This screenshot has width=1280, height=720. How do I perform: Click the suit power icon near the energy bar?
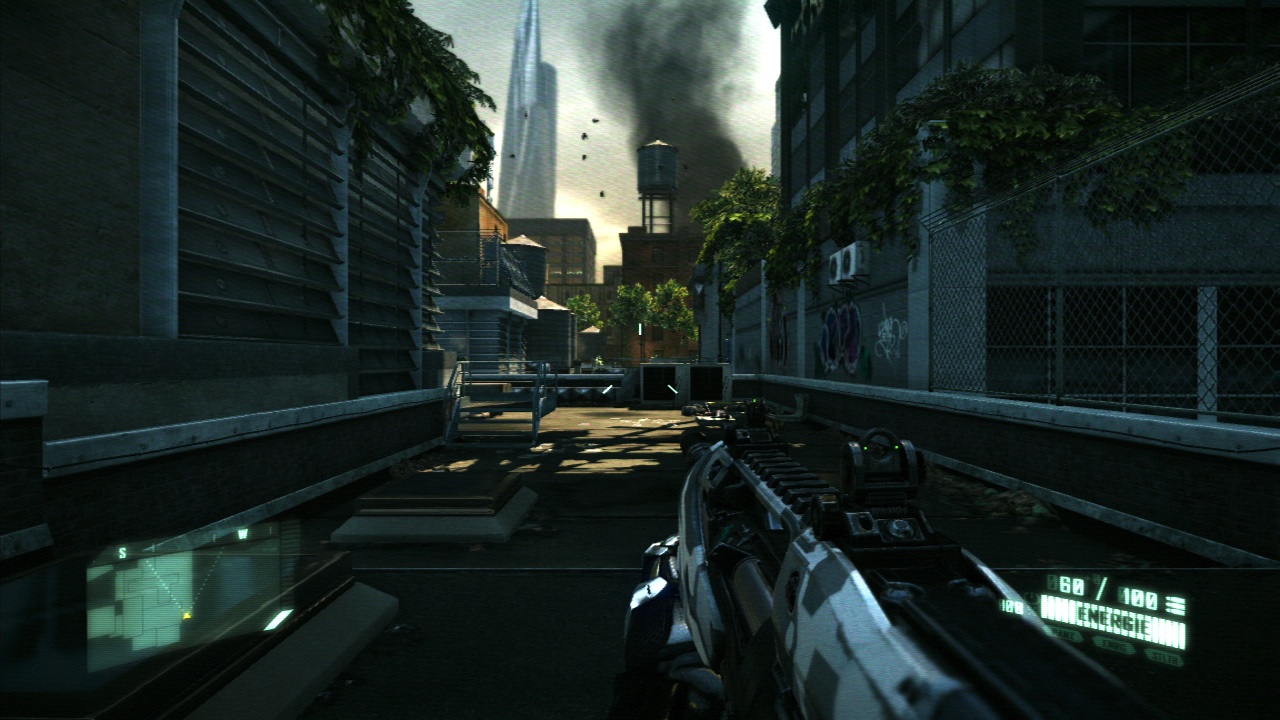coord(1031,597)
